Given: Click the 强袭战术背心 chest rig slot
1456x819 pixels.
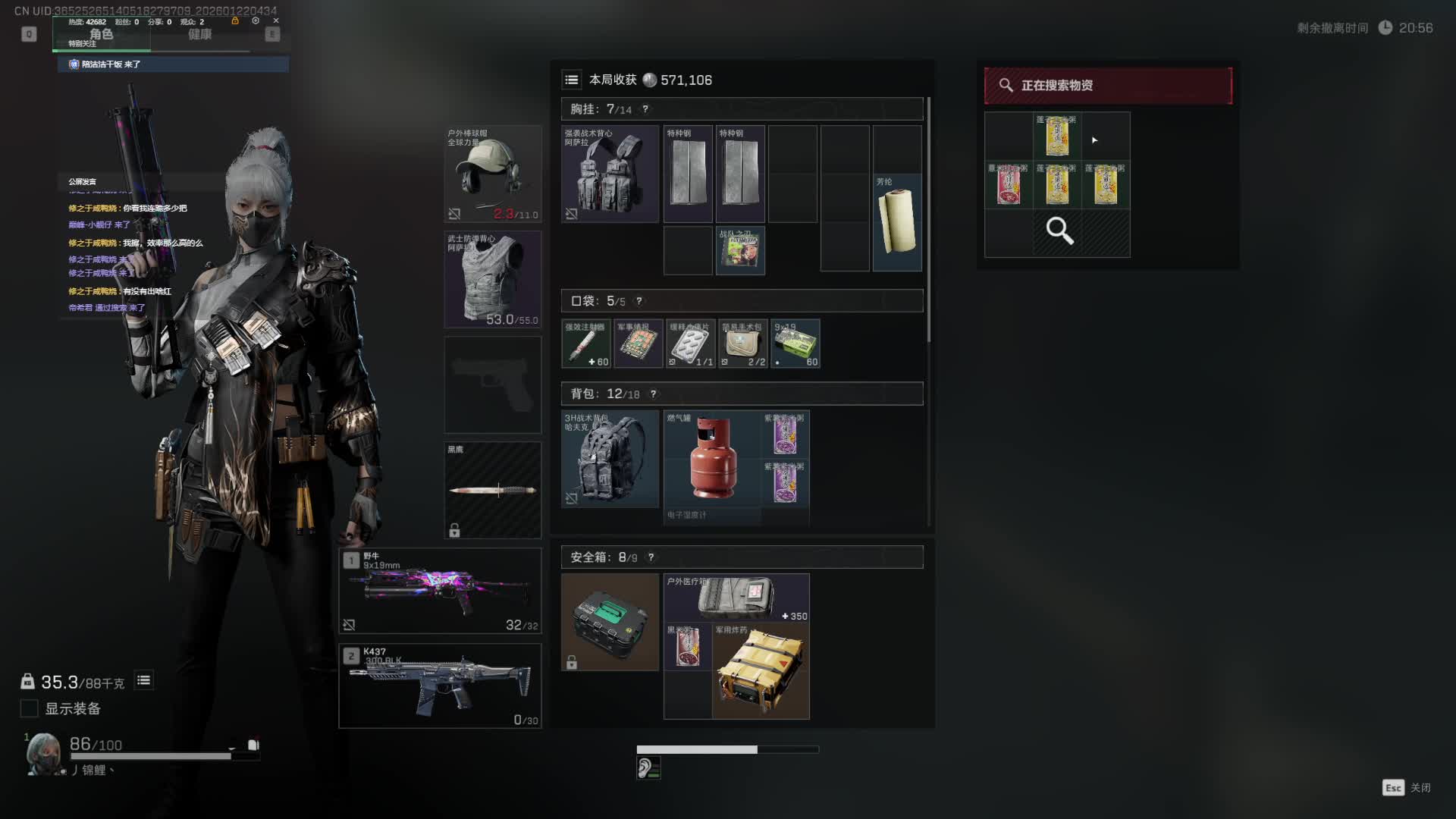Looking at the screenshot, I should pos(610,174).
